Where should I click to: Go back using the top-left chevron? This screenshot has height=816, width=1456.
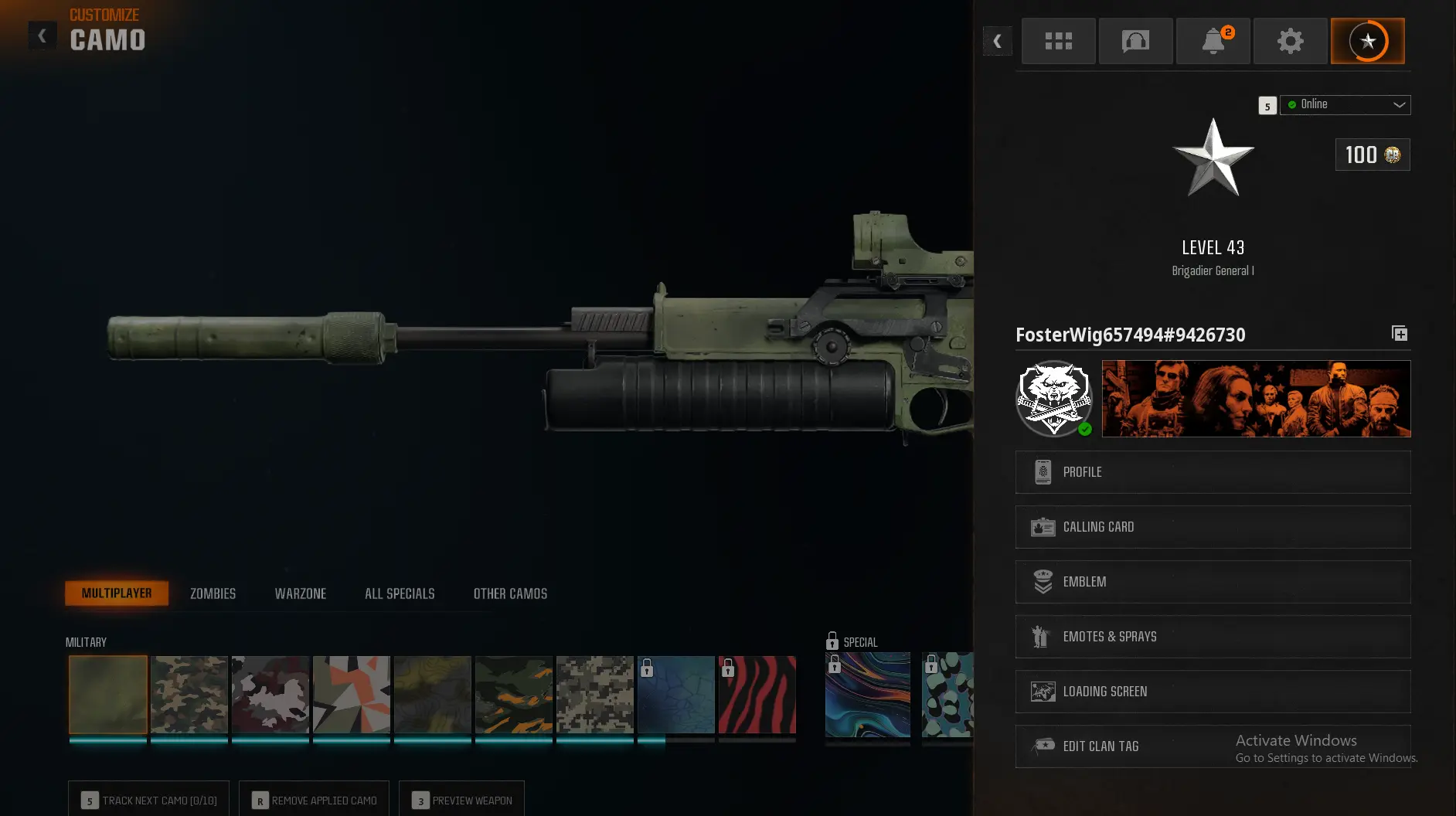43,35
